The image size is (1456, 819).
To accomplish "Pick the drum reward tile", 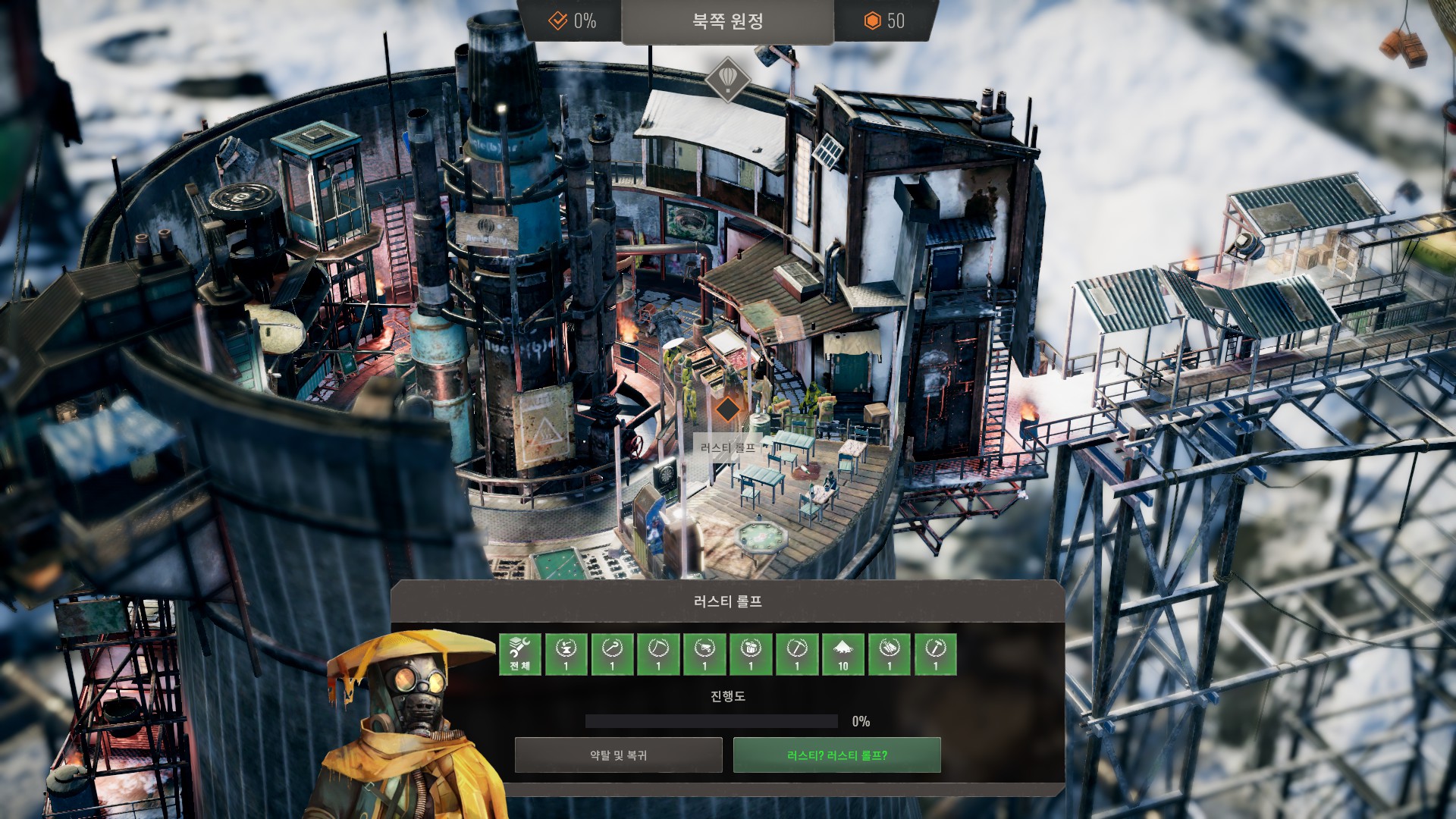I will [751, 654].
